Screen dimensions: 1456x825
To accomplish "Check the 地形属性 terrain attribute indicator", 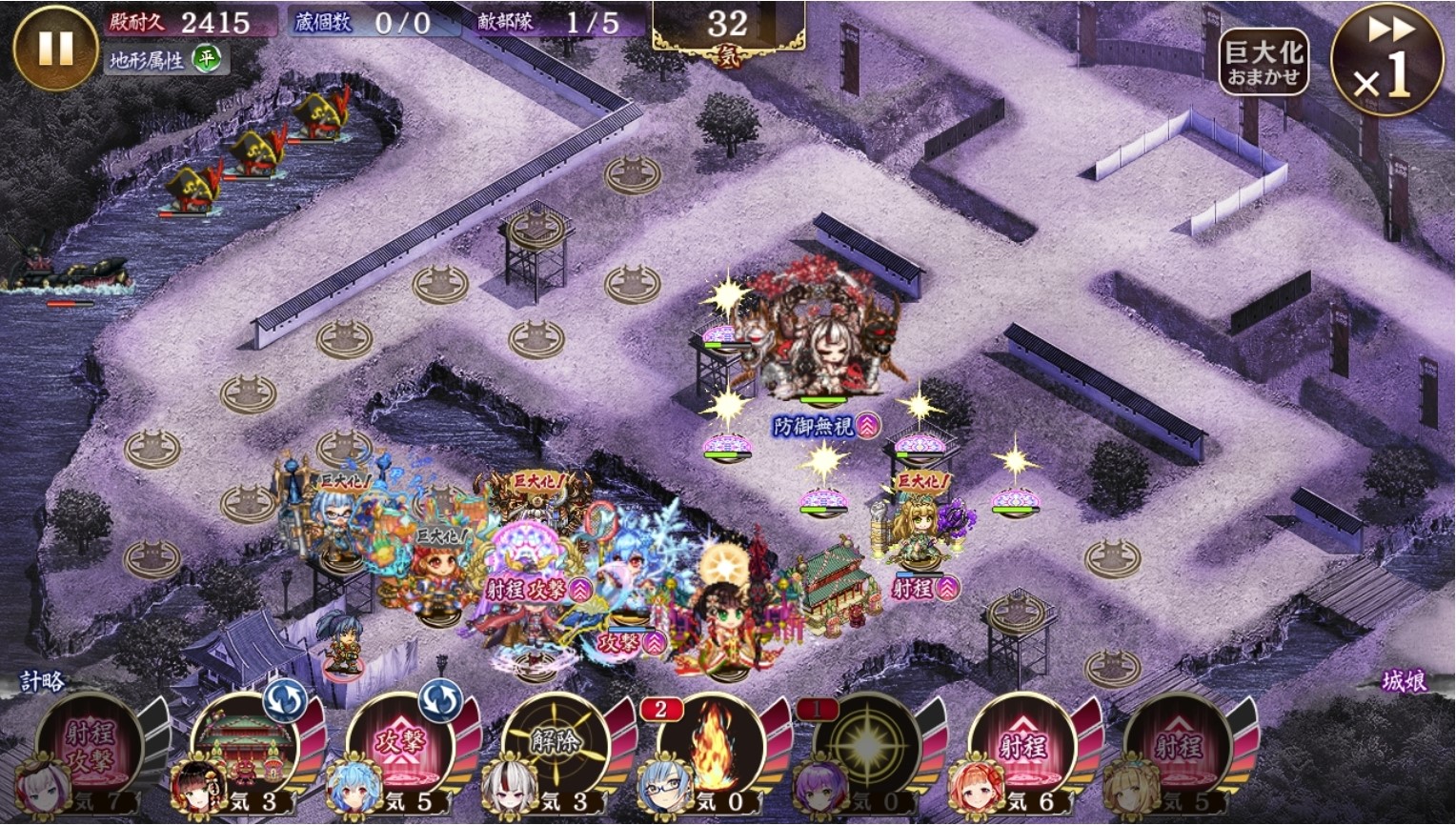I will click(x=164, y=60).
